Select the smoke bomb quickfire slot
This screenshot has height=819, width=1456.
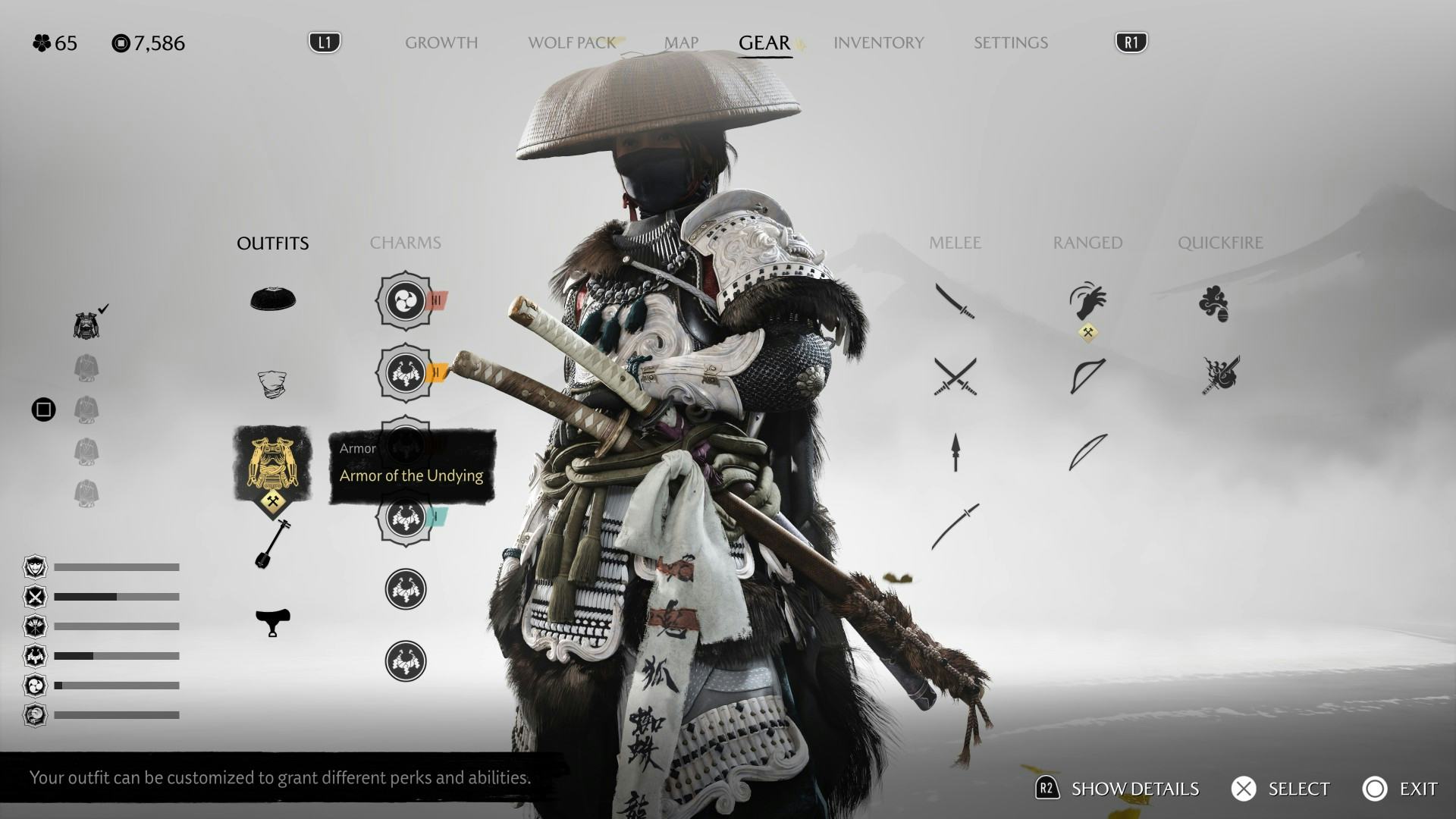[x=1214, y=303]
